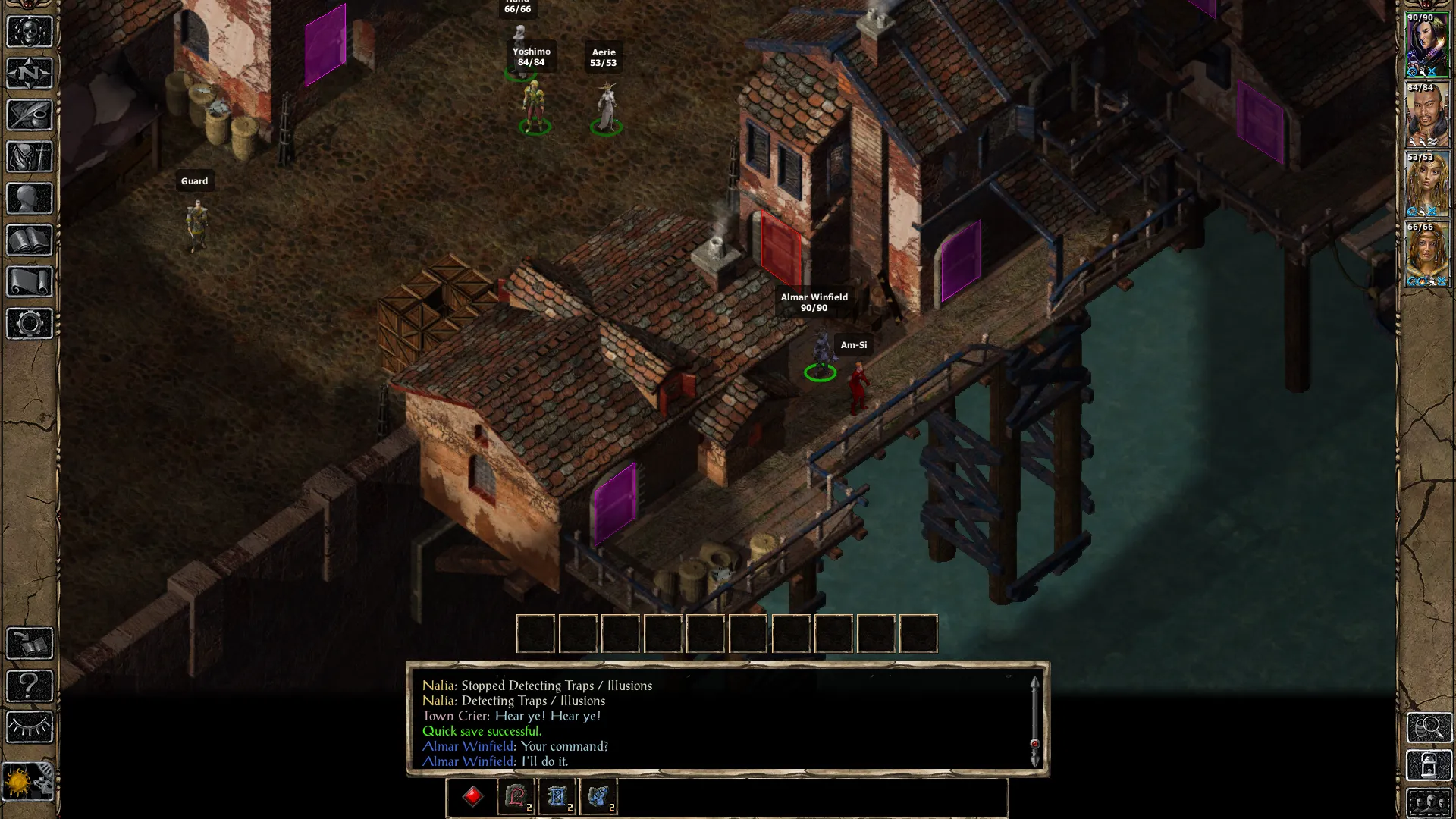
Task: Open the area map with the compass icon
Action: click(30, 74)
